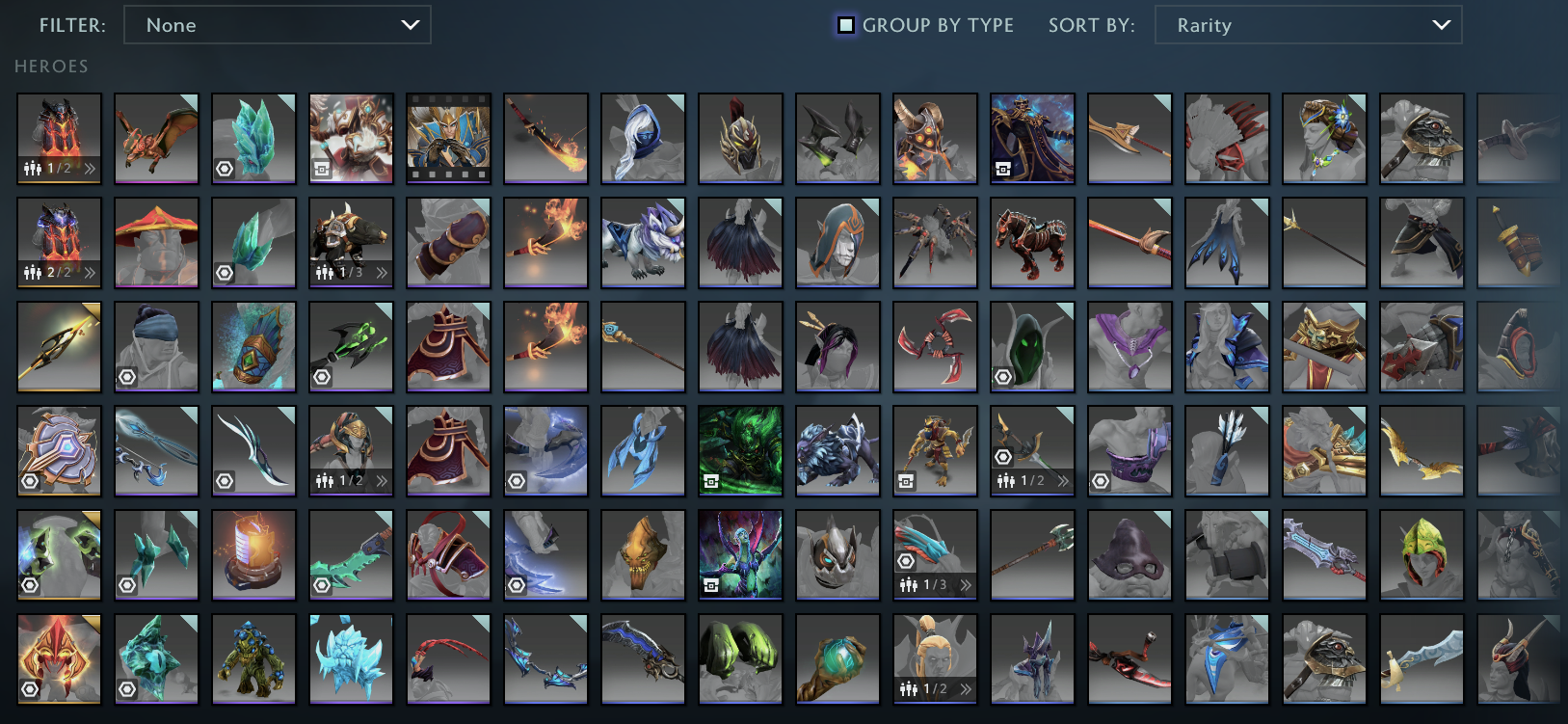Click the gem icon on the teal blade weapon
This screenshot has width=1568, height=724.
pos(322,585)
